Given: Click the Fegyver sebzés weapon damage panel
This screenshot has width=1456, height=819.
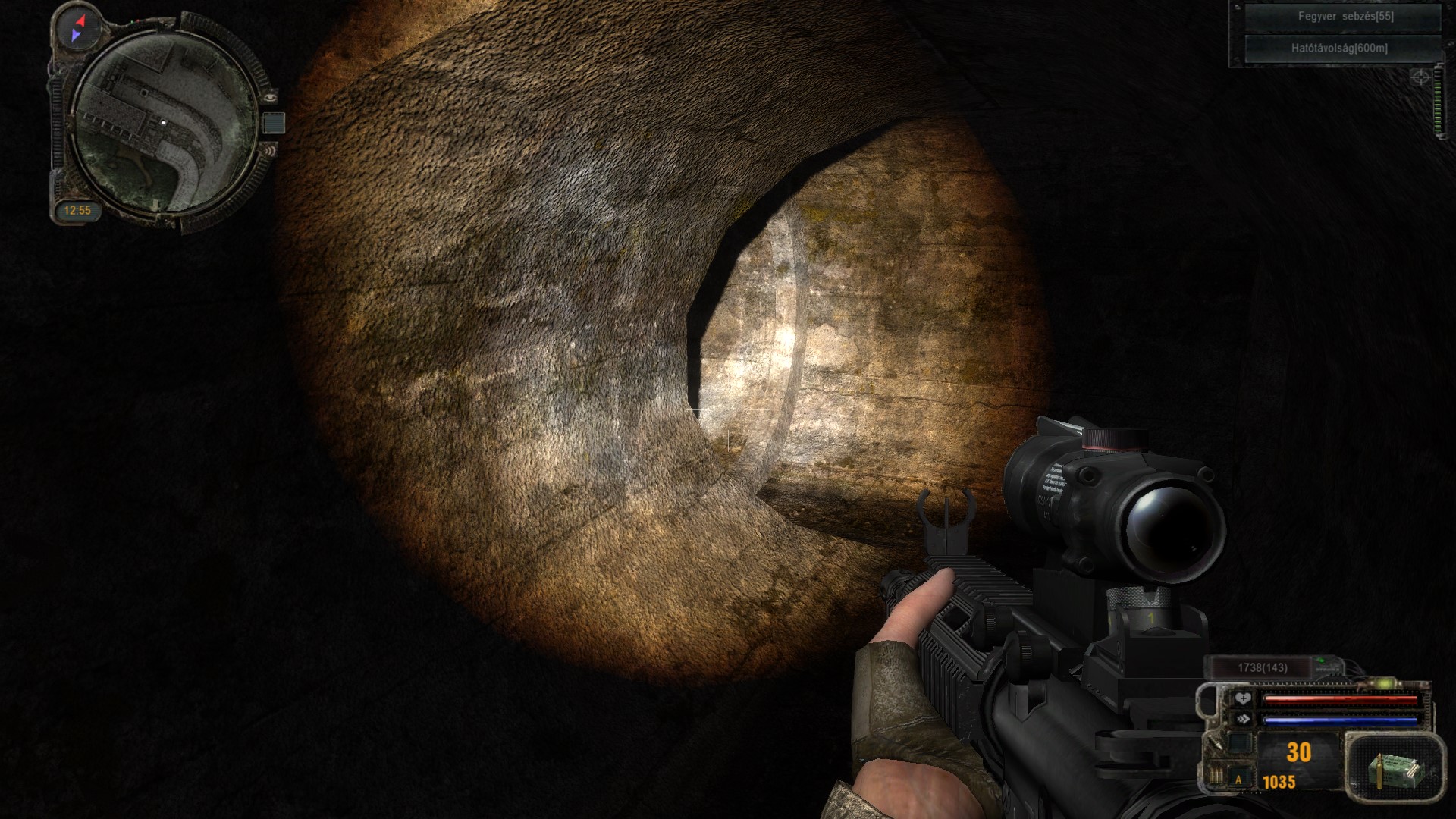Looking at the screenshot, I should [x=1345, y=17].
